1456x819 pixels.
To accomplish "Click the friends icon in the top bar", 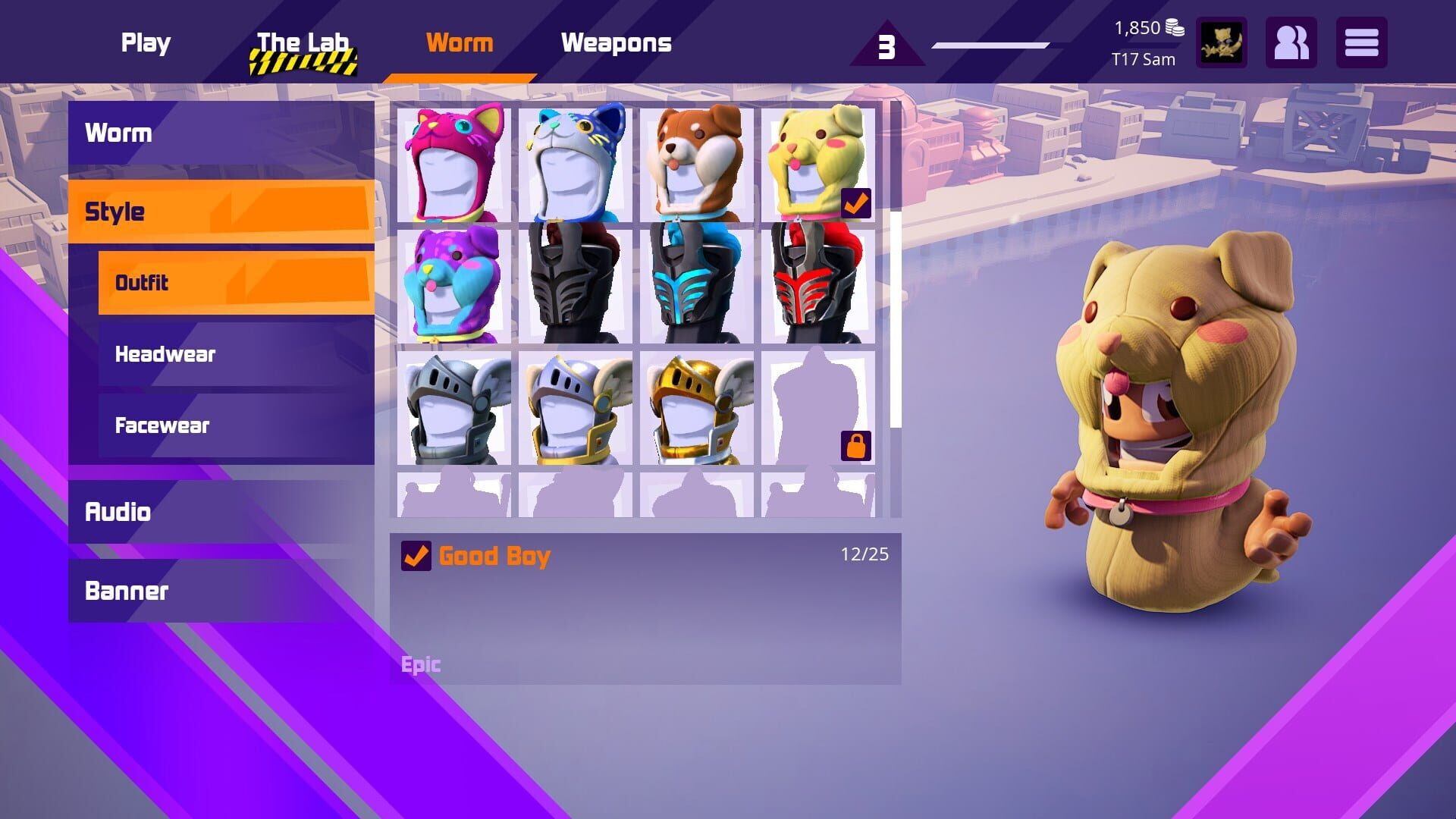I will [x=1292, y=43].
